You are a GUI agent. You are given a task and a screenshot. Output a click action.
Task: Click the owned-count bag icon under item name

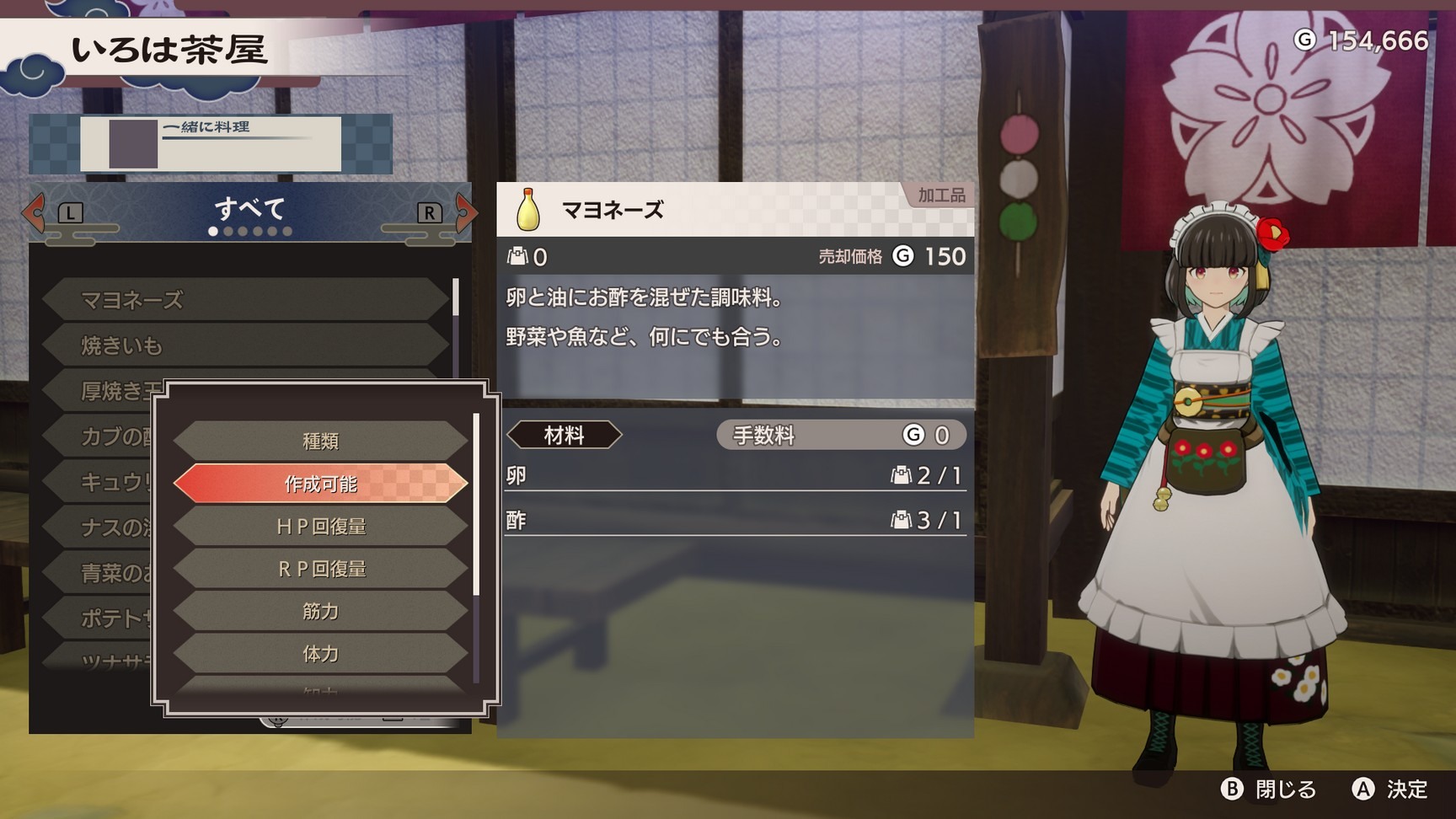coord(517,257)
